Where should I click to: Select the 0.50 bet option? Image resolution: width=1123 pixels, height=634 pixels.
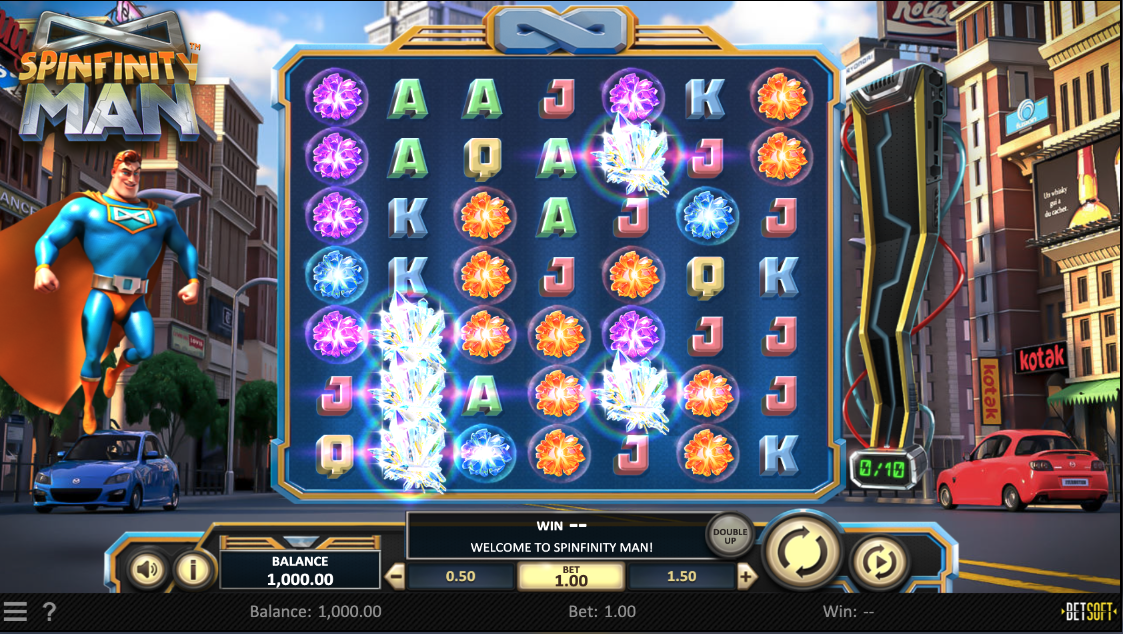[460, 576]
